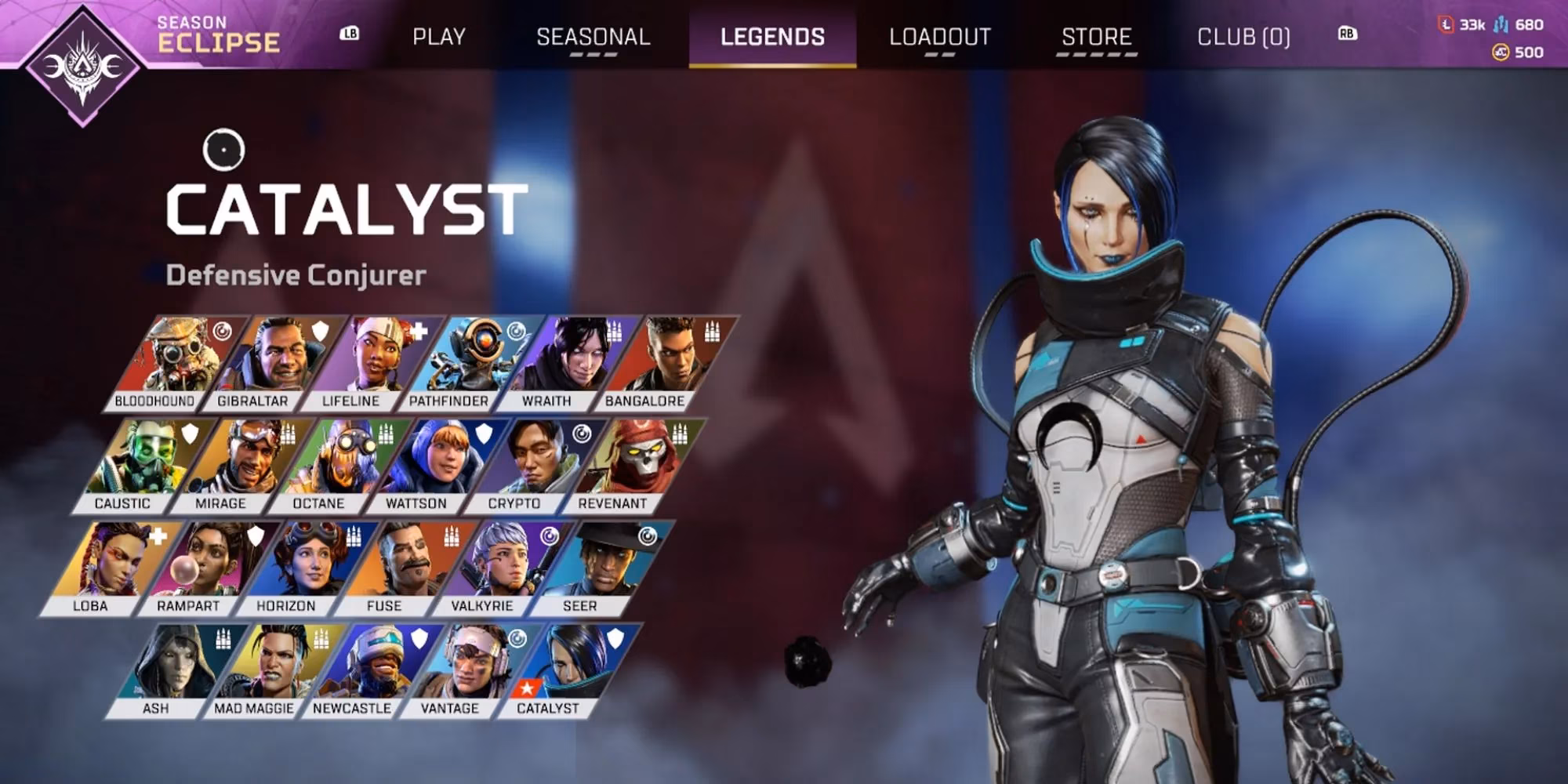
Task: Choose the Newcastle legend tile
Action: [x=370, y=669]
